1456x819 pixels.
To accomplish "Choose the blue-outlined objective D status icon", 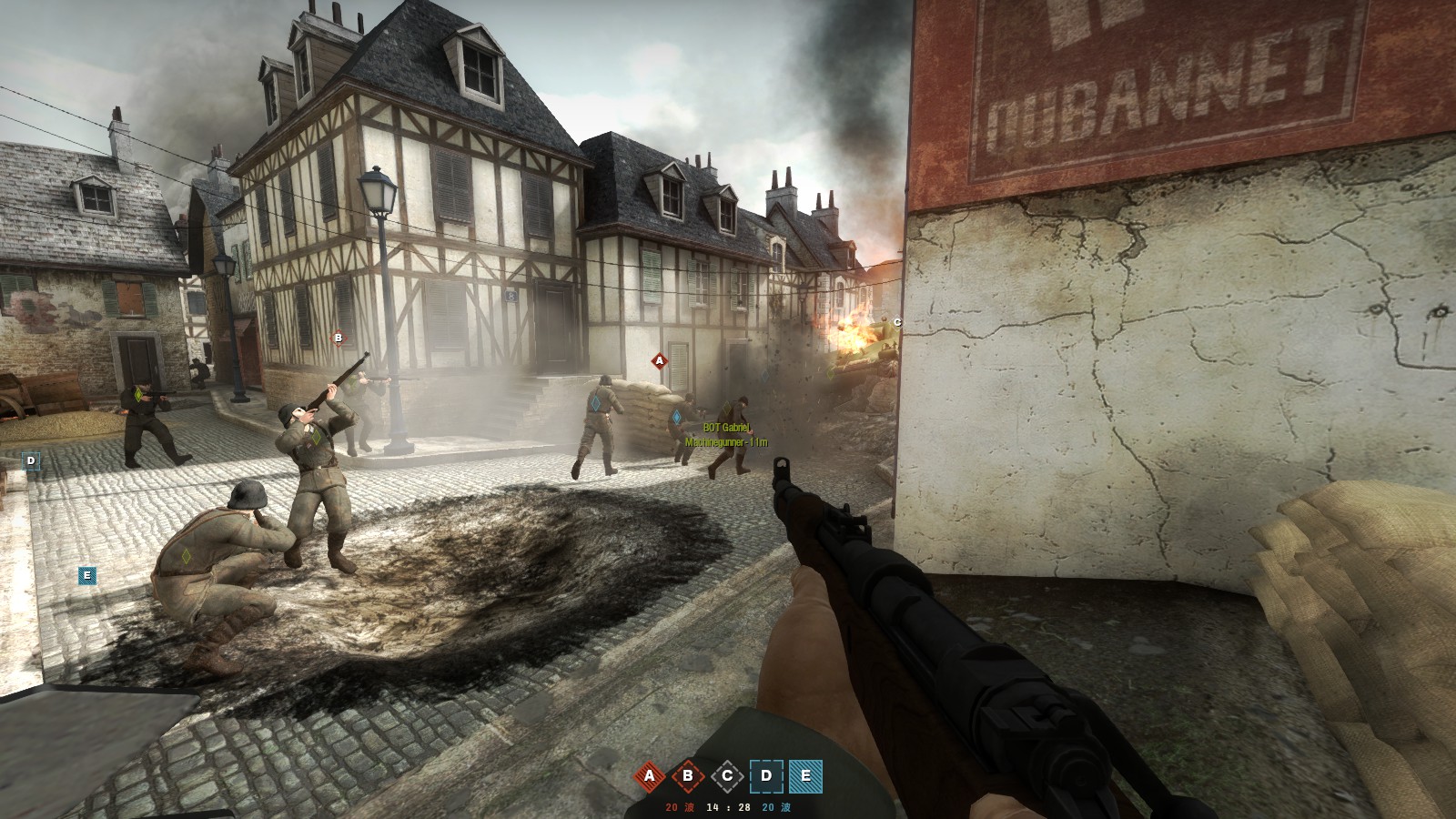I will pyautogui.click(x=766, y=776).
